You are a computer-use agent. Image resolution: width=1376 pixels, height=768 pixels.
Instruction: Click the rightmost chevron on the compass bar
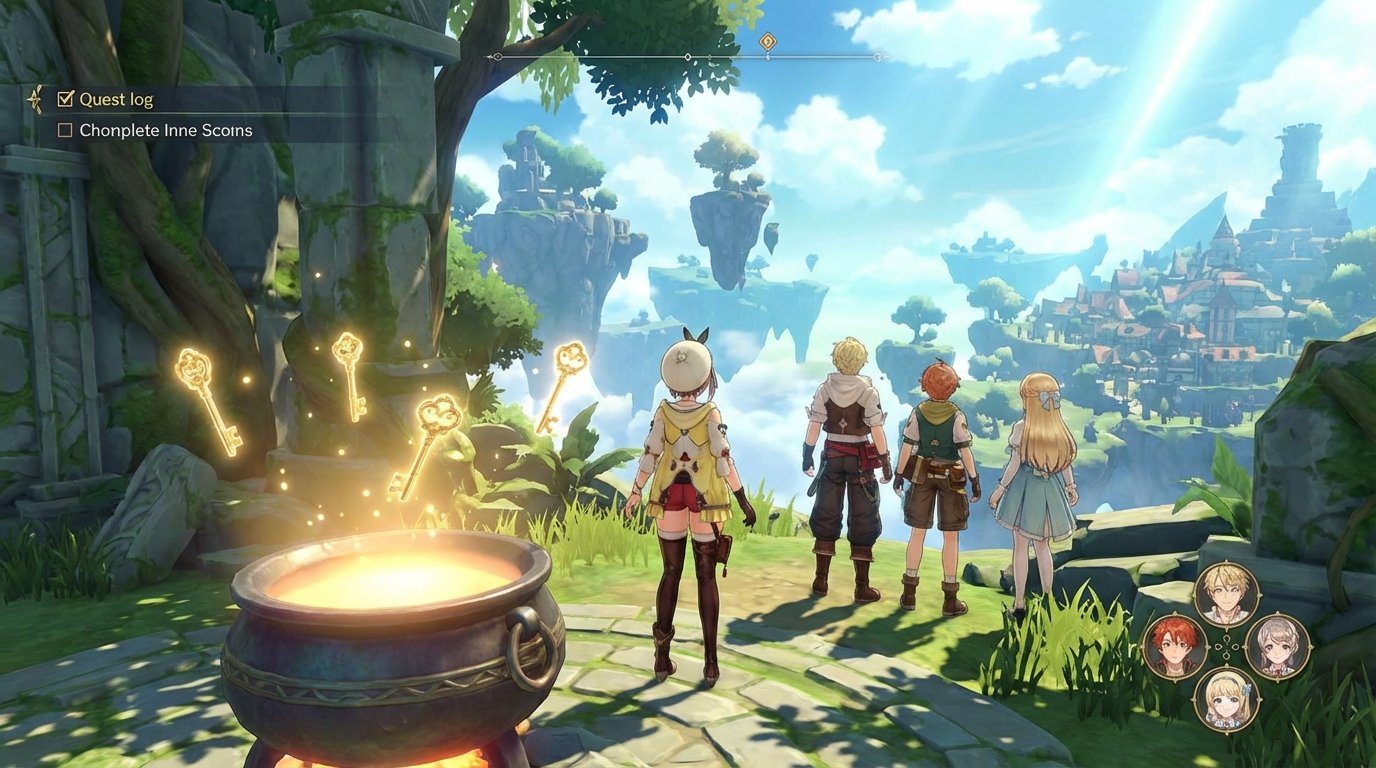(x=878, y=57)
